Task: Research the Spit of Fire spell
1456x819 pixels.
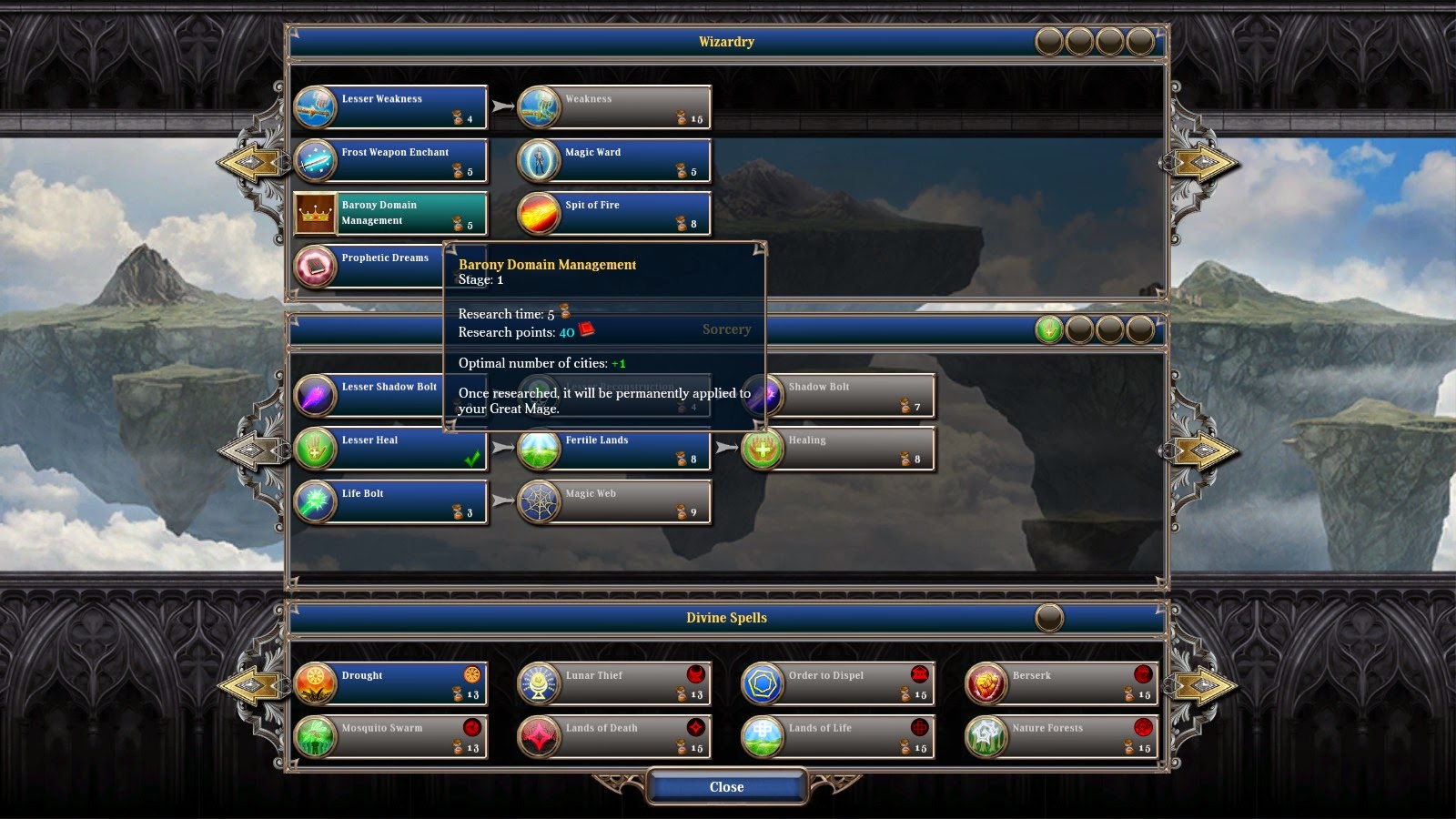Action: pos(614,213)
